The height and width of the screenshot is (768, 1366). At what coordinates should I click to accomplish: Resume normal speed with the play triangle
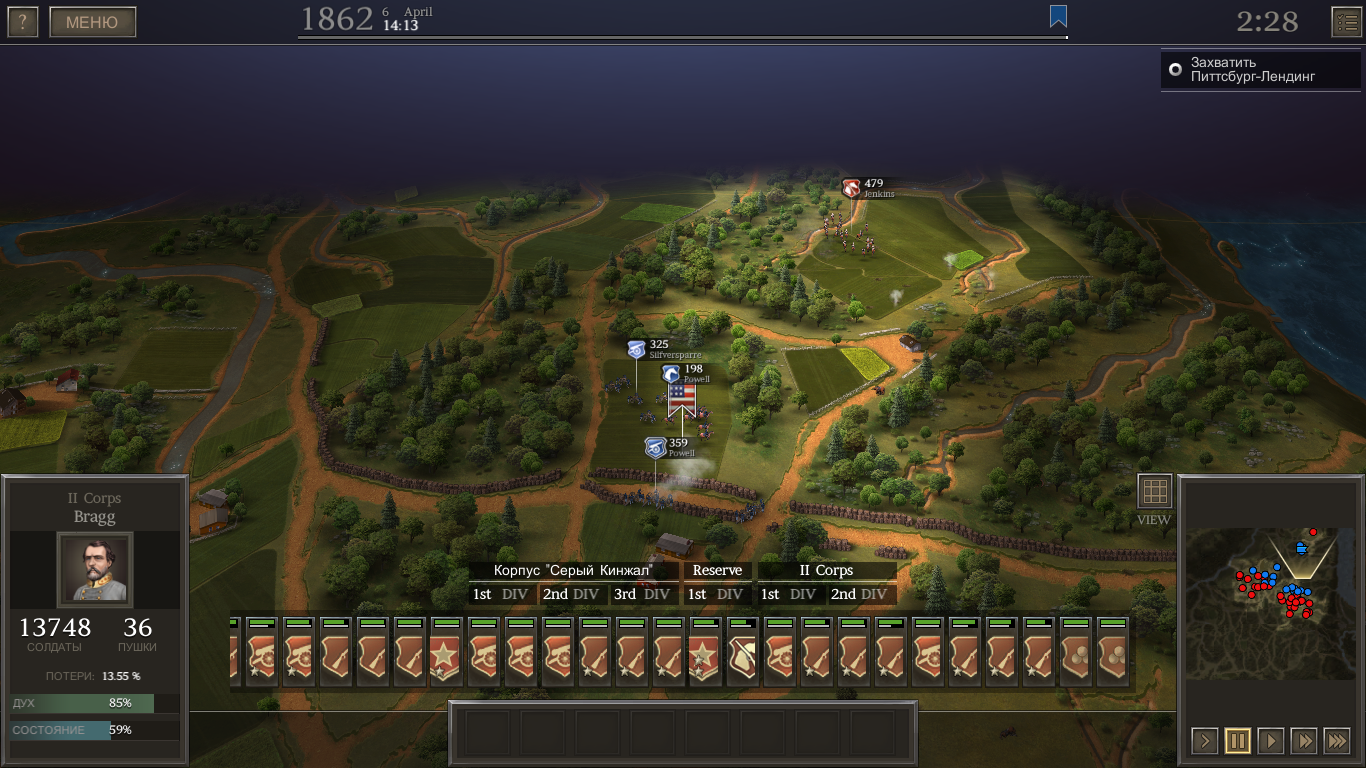1271,741
